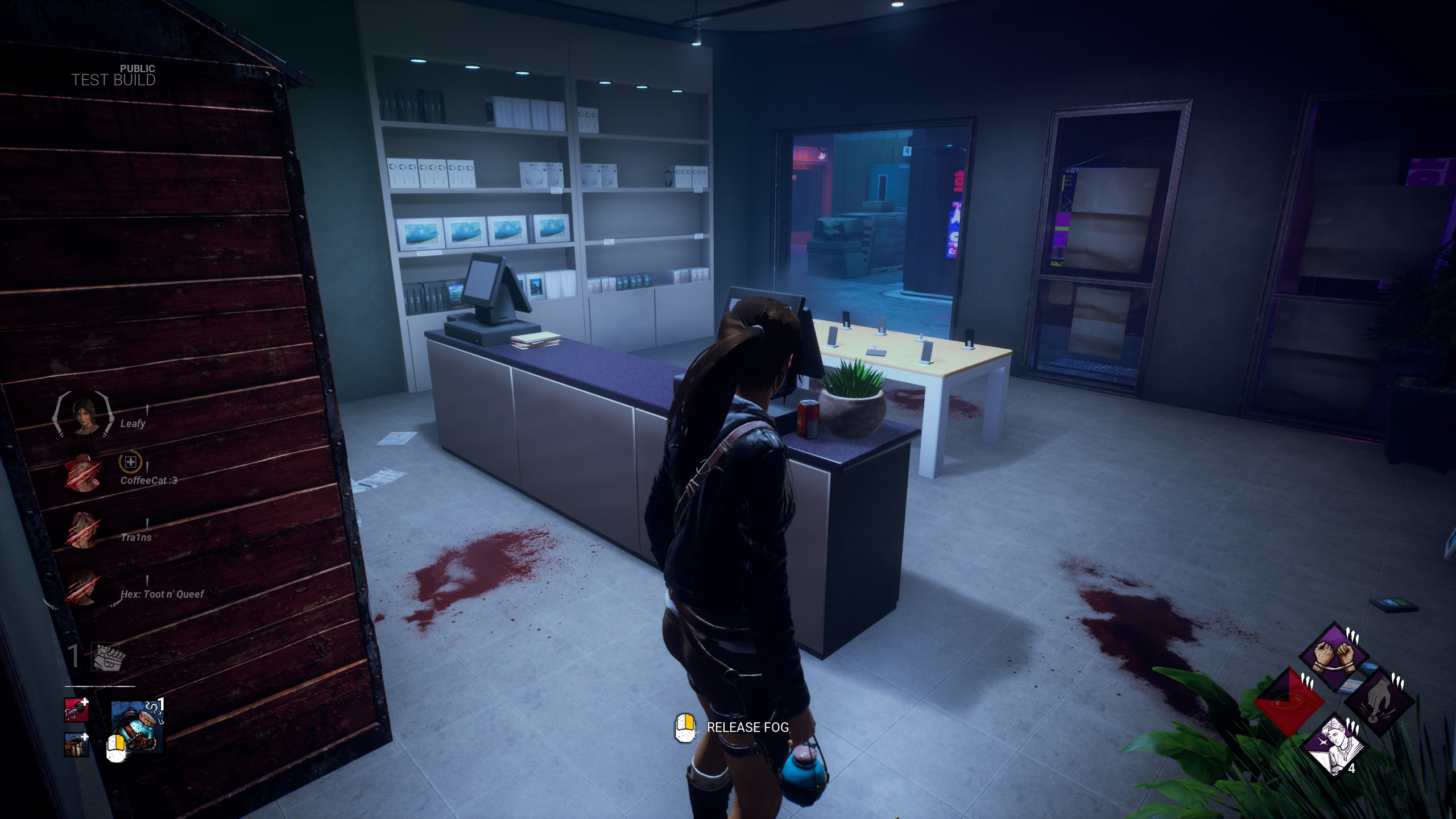Click the man with laptop perk icon

pos(1333,746)
